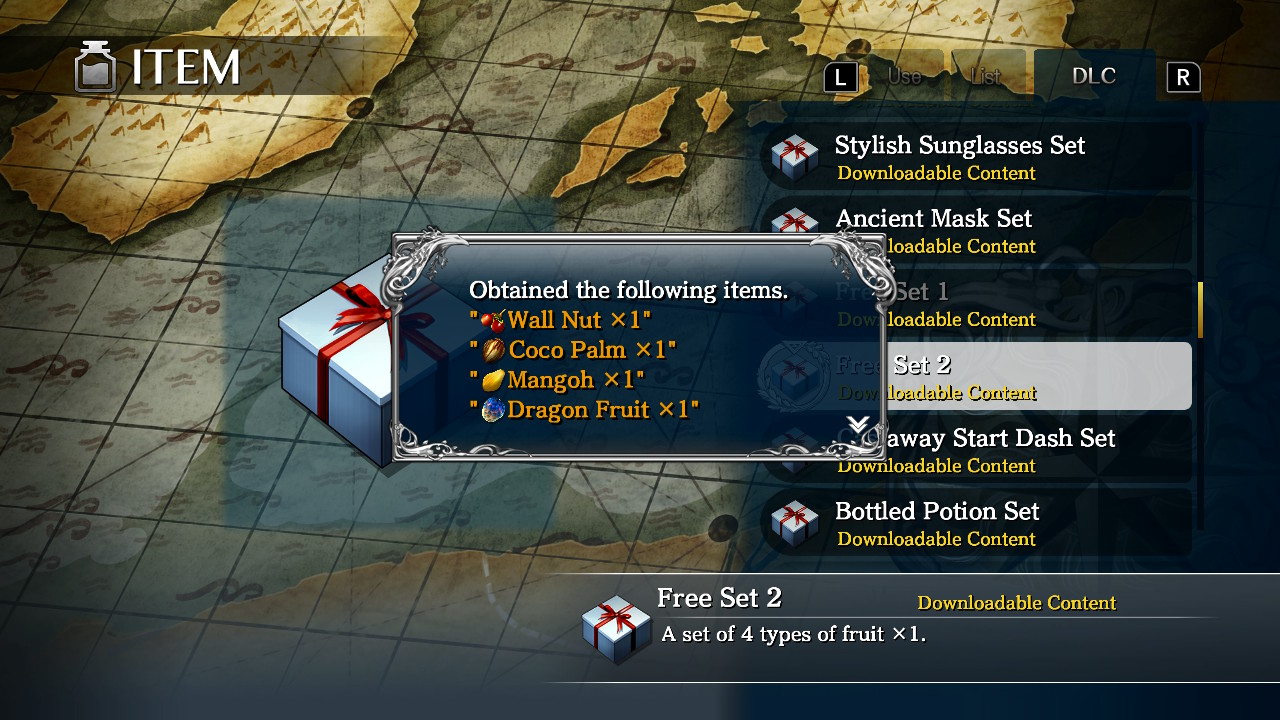The height and width of the screenshot is (720, 1280).
Task: Switch to the Use tab
Action: pos(903,75)
